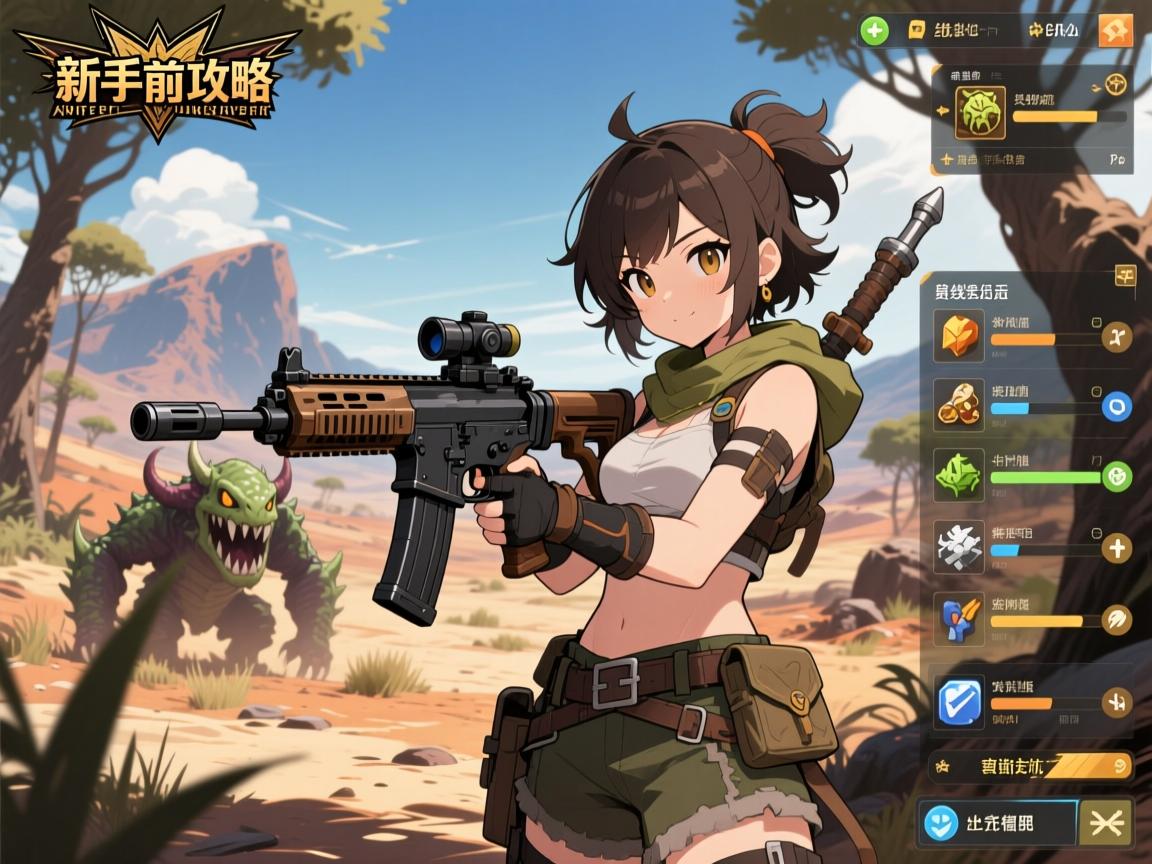Select the green leaf item slot

(x=959, y=474)
